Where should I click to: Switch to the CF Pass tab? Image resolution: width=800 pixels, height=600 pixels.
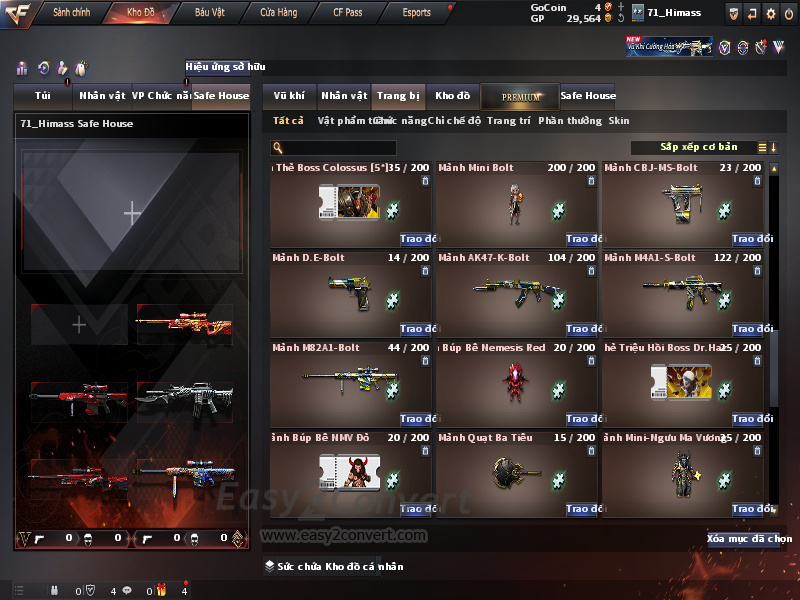350,13
